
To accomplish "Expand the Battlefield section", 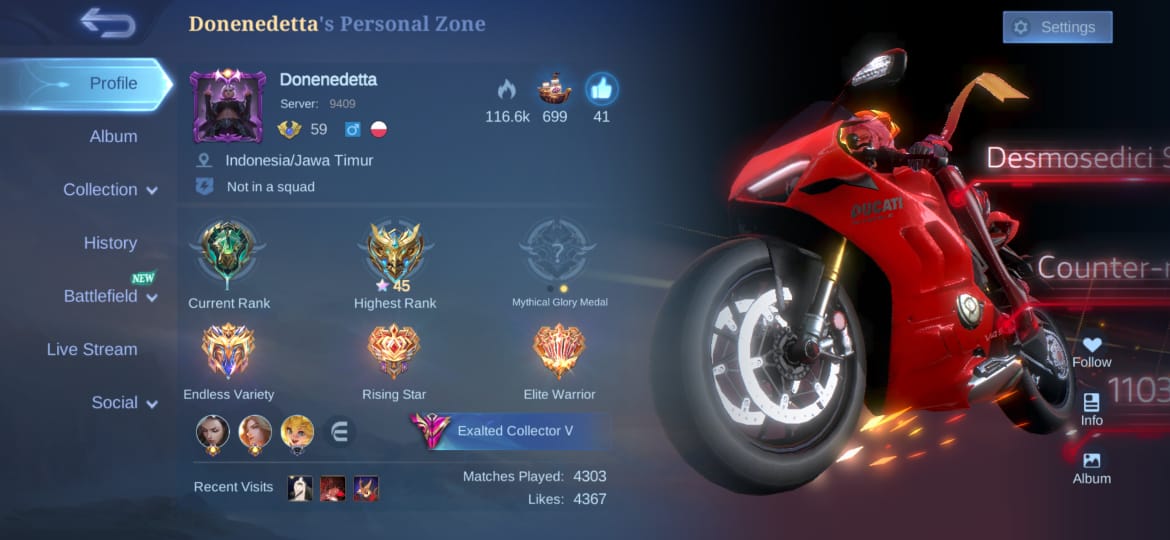I will (x=110, y=296).
